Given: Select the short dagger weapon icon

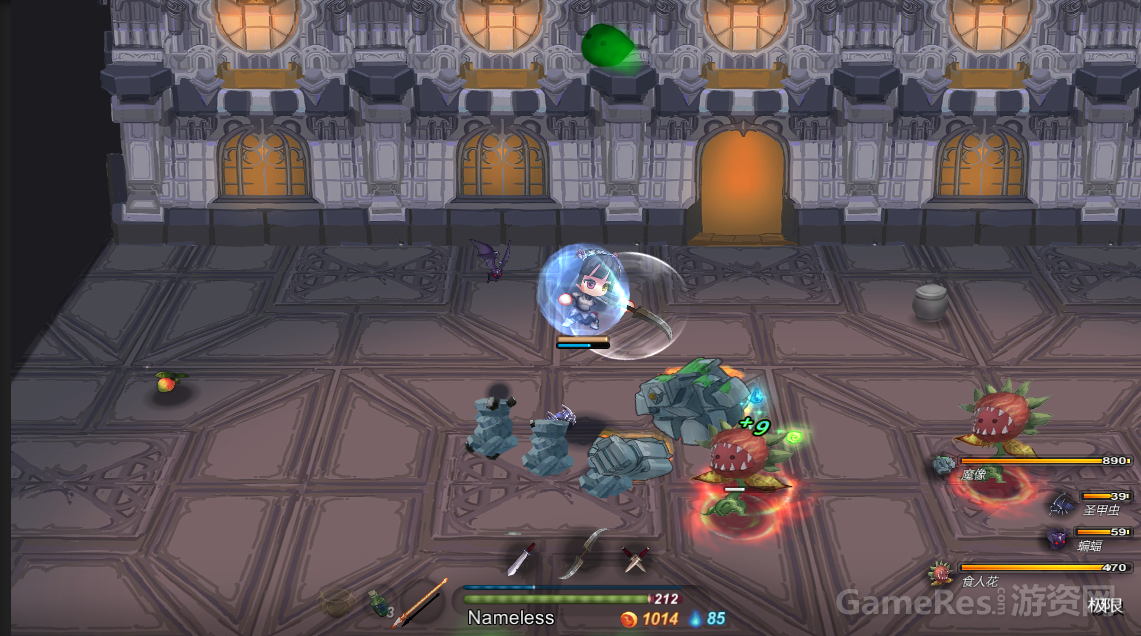Looking at the screenshot, I should tap(521, 559).
